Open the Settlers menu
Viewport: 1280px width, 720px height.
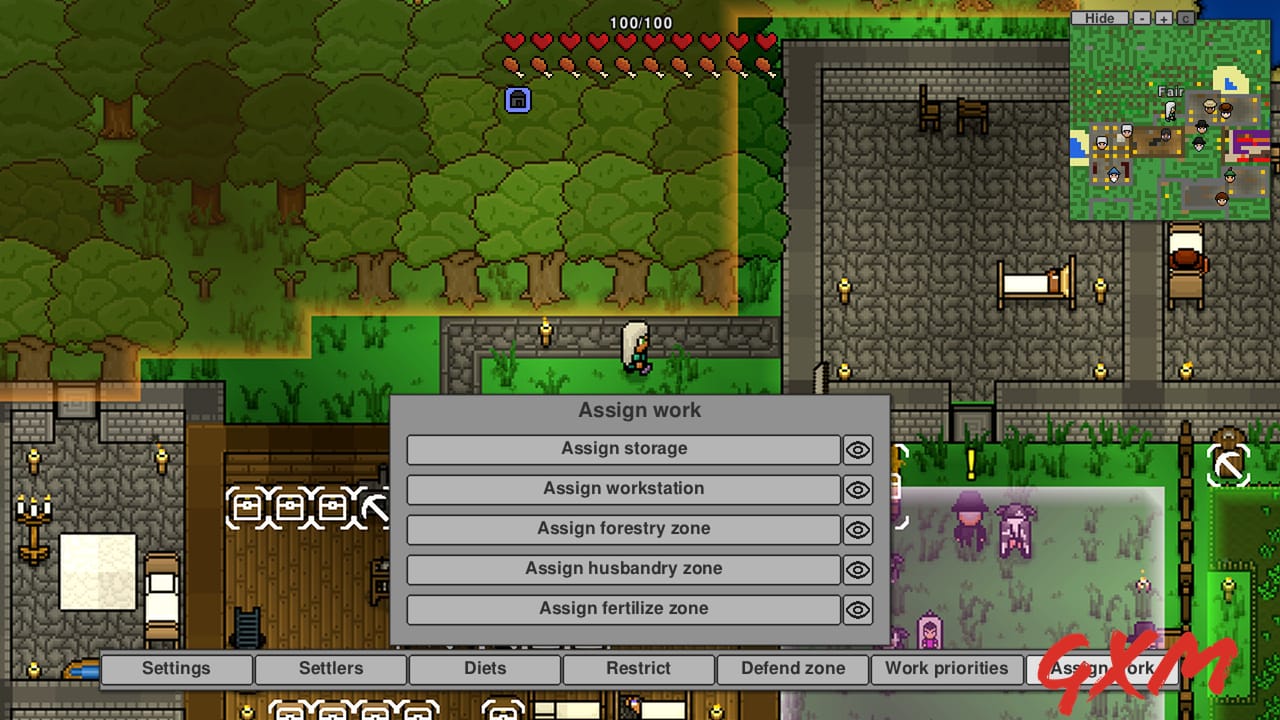click(x=330, y=669)
